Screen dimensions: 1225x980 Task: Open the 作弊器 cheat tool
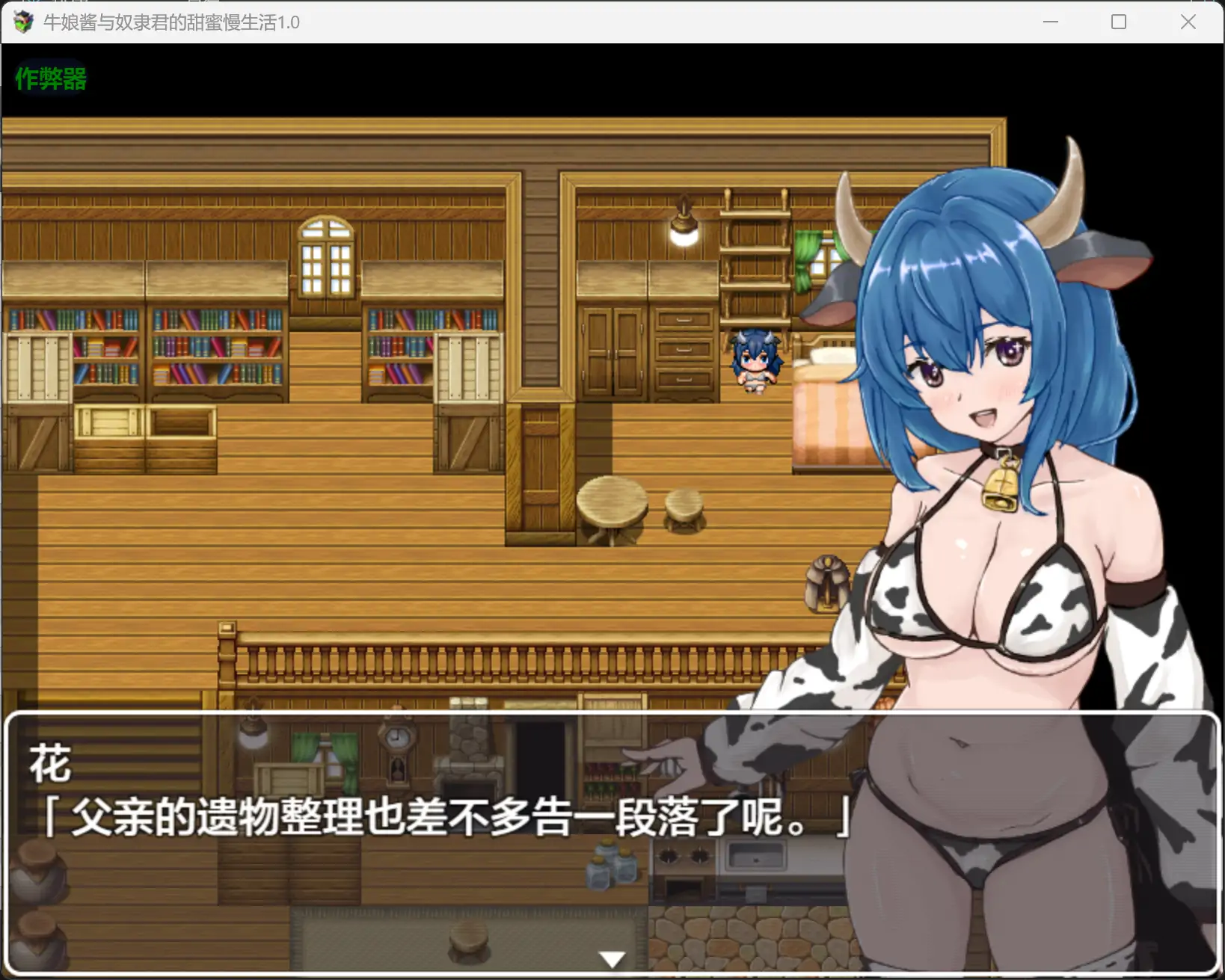pyautogui.click(x=49, y=77)
